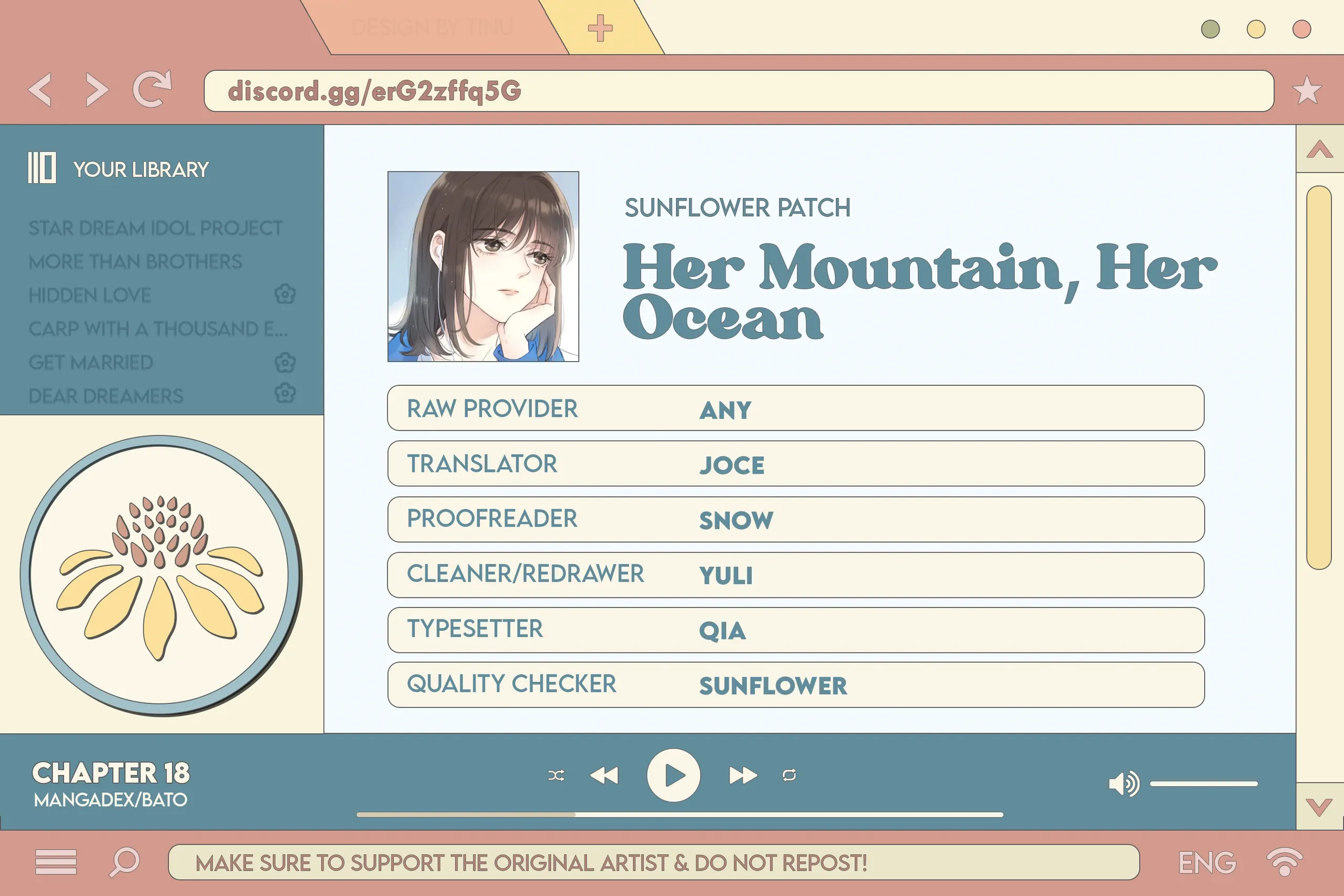Click the discord.gg address bar
The image size is (1344, 896).
click(x=737, y=91)
